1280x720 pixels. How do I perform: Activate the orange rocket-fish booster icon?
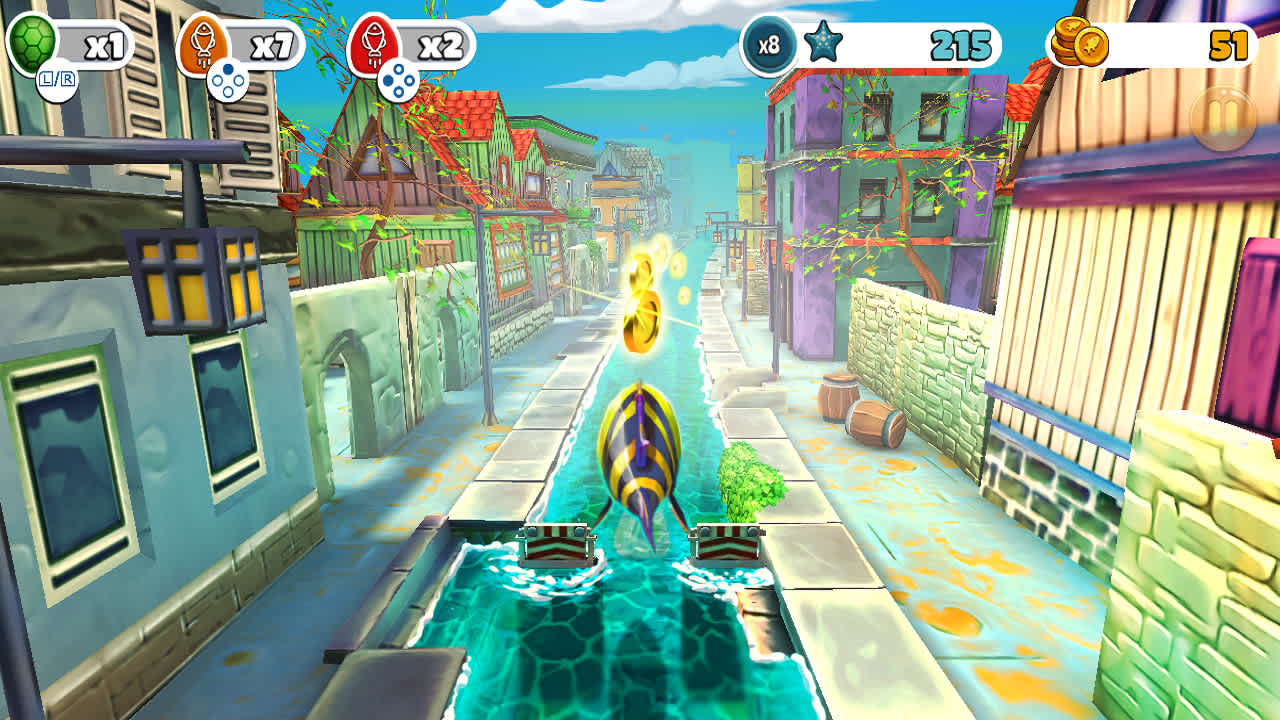click(203, 40)
